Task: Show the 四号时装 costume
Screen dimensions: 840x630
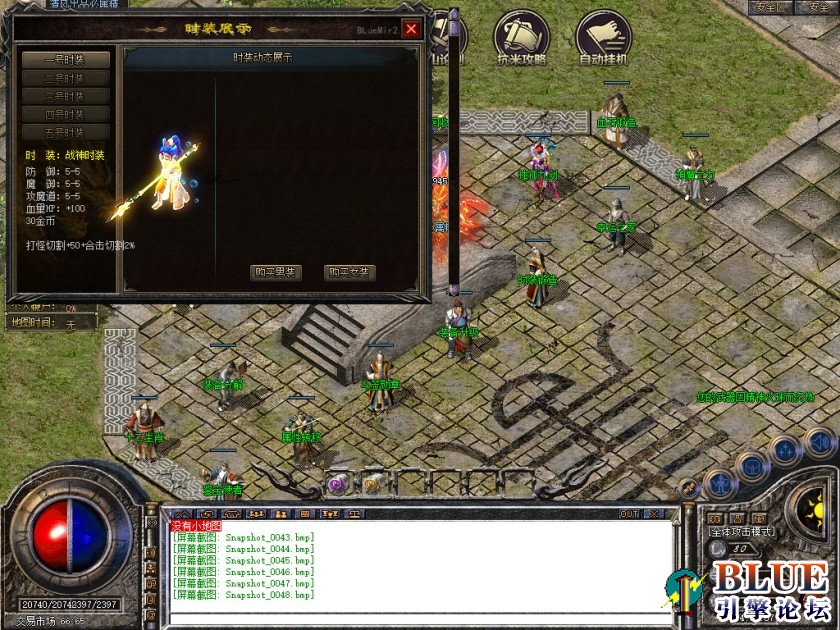Action: click(66, 114)
